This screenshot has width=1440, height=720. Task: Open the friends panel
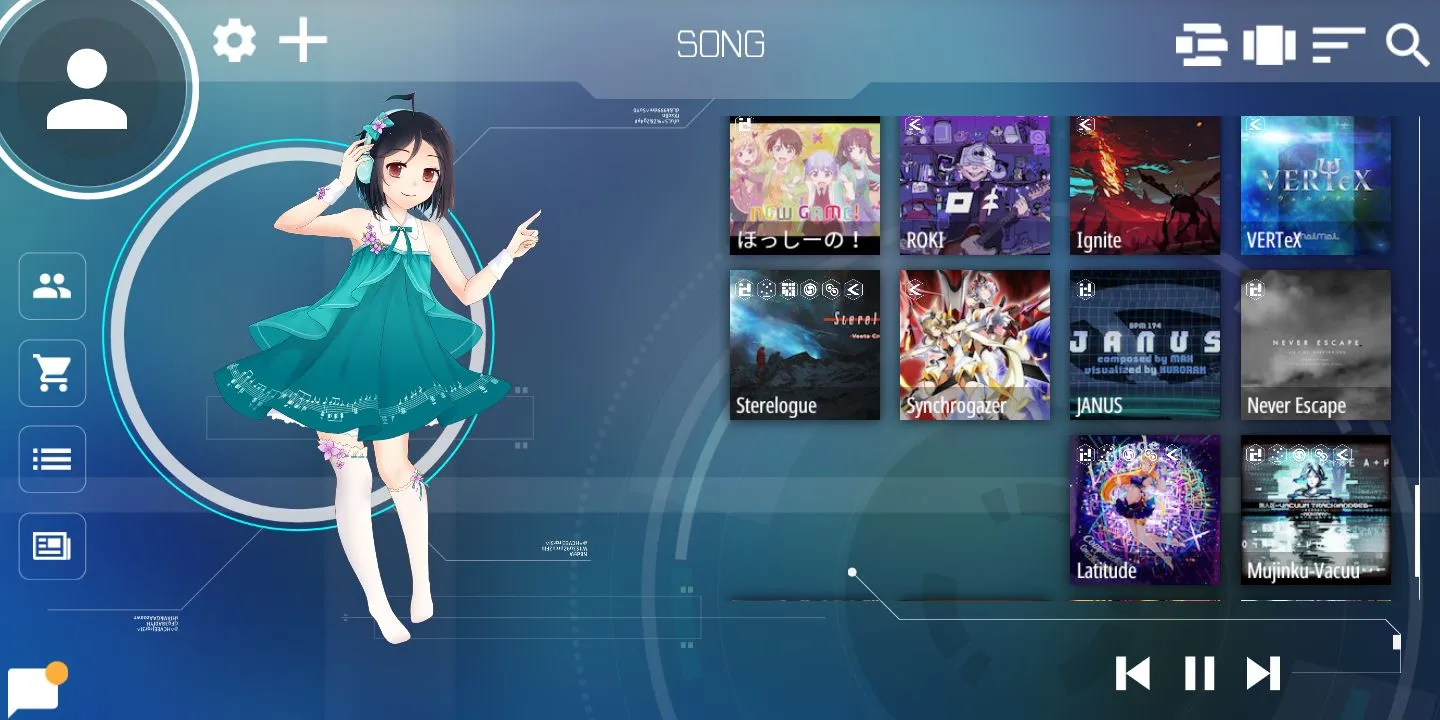click(52, 287)
